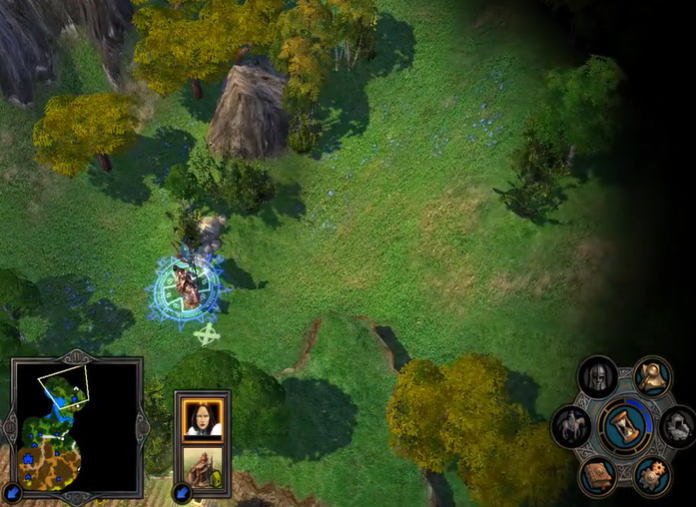Open the hero helmet button
This screenshot has width=696, height=507.
click(598, 377)
